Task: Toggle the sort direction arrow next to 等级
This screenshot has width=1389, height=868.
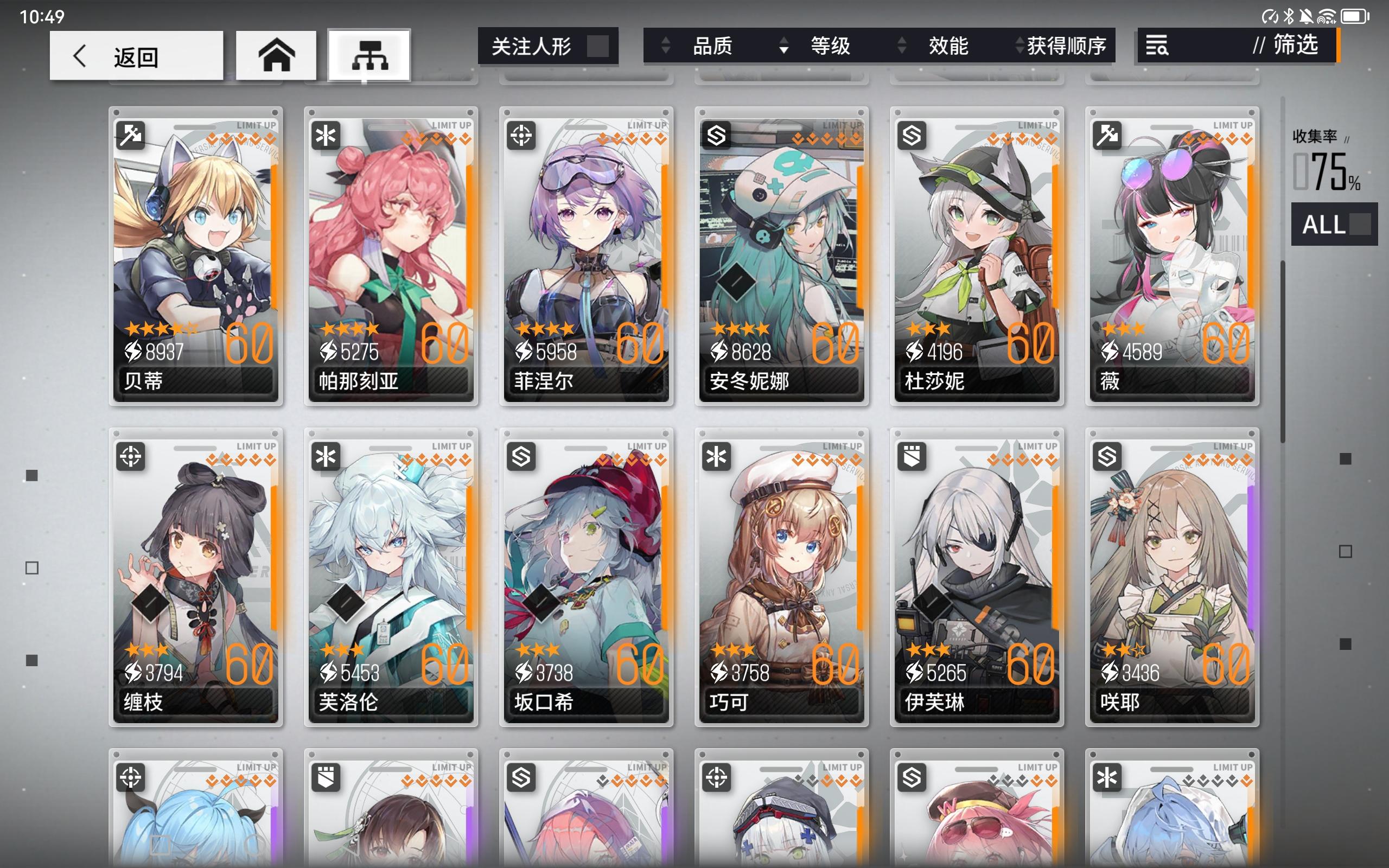Action: point(783,46)
